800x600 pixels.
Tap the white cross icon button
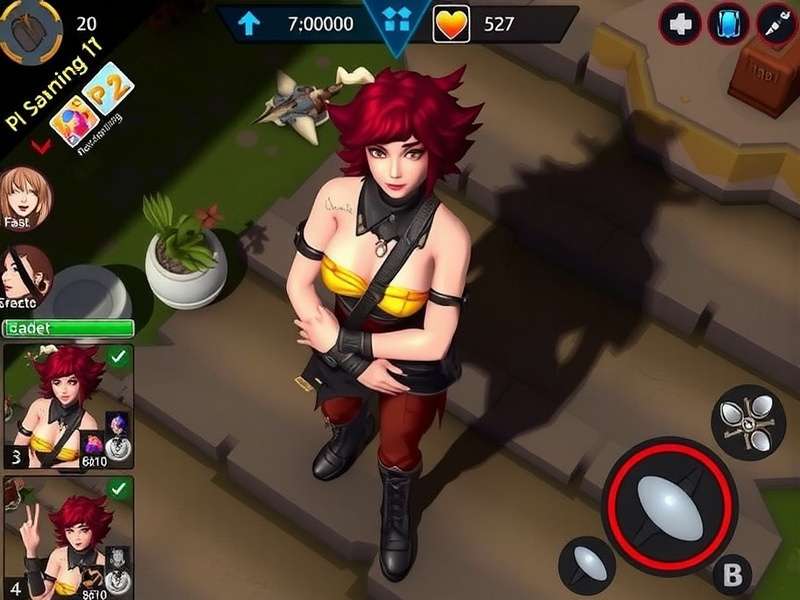click(x=680, y=24)
